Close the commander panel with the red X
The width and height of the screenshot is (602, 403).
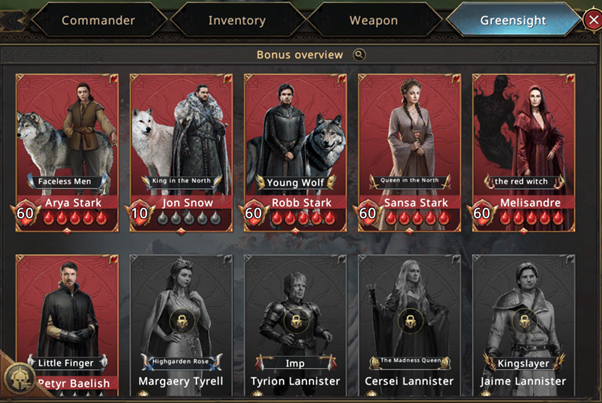(x=592, y=20)
